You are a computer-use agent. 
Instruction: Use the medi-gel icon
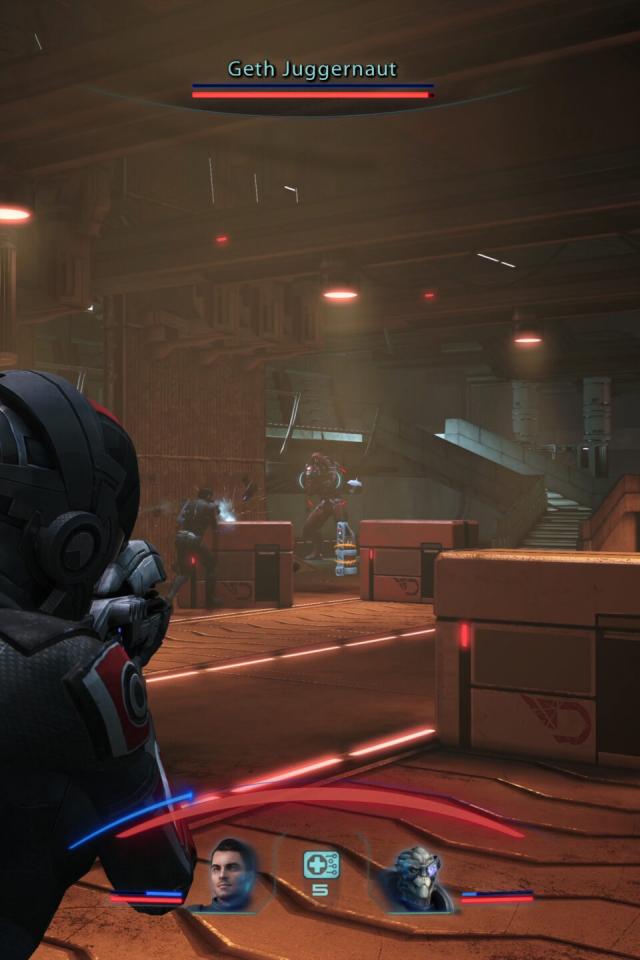point(320,865)
